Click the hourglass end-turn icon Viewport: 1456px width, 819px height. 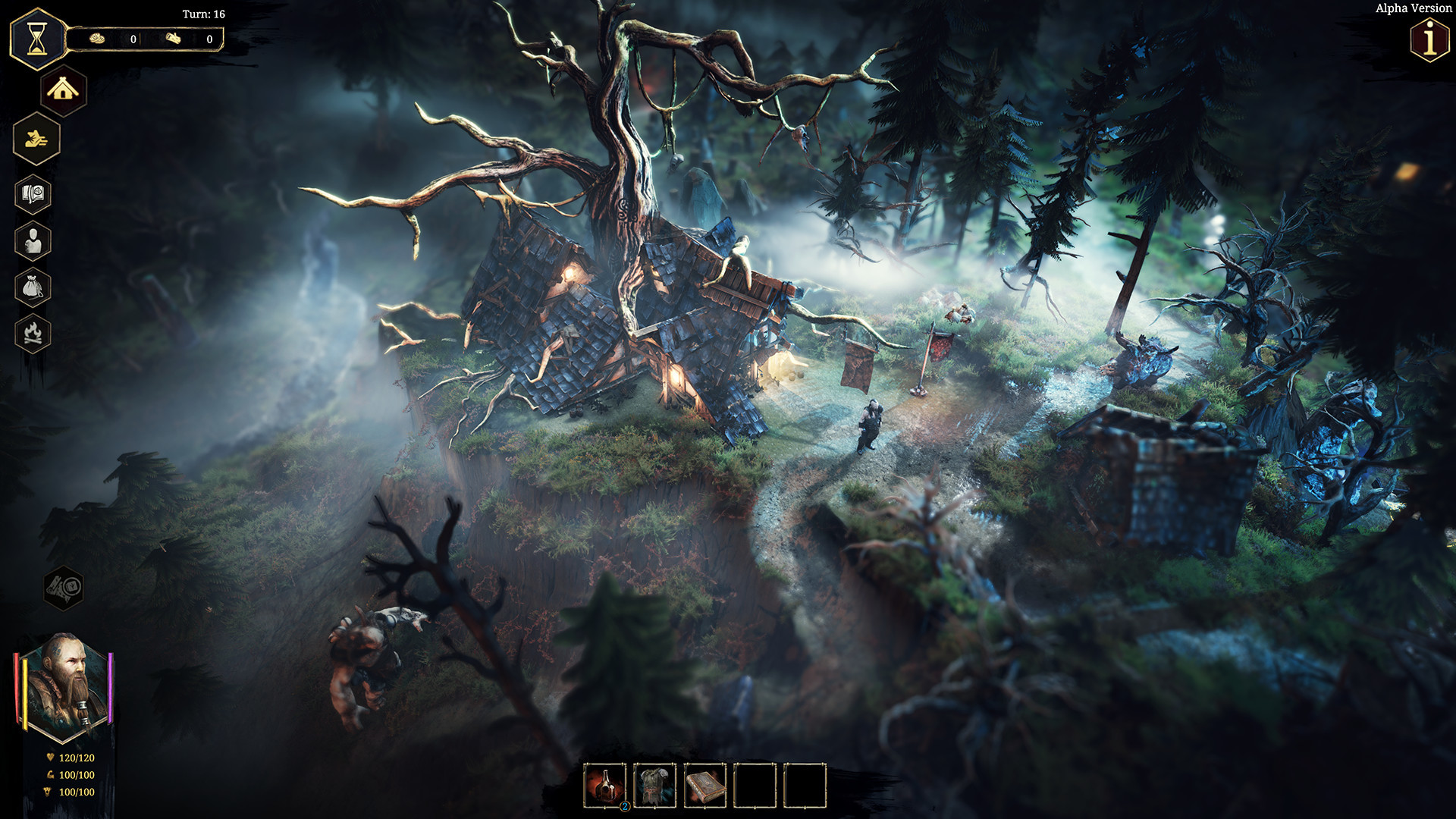(x=36, y=36)
